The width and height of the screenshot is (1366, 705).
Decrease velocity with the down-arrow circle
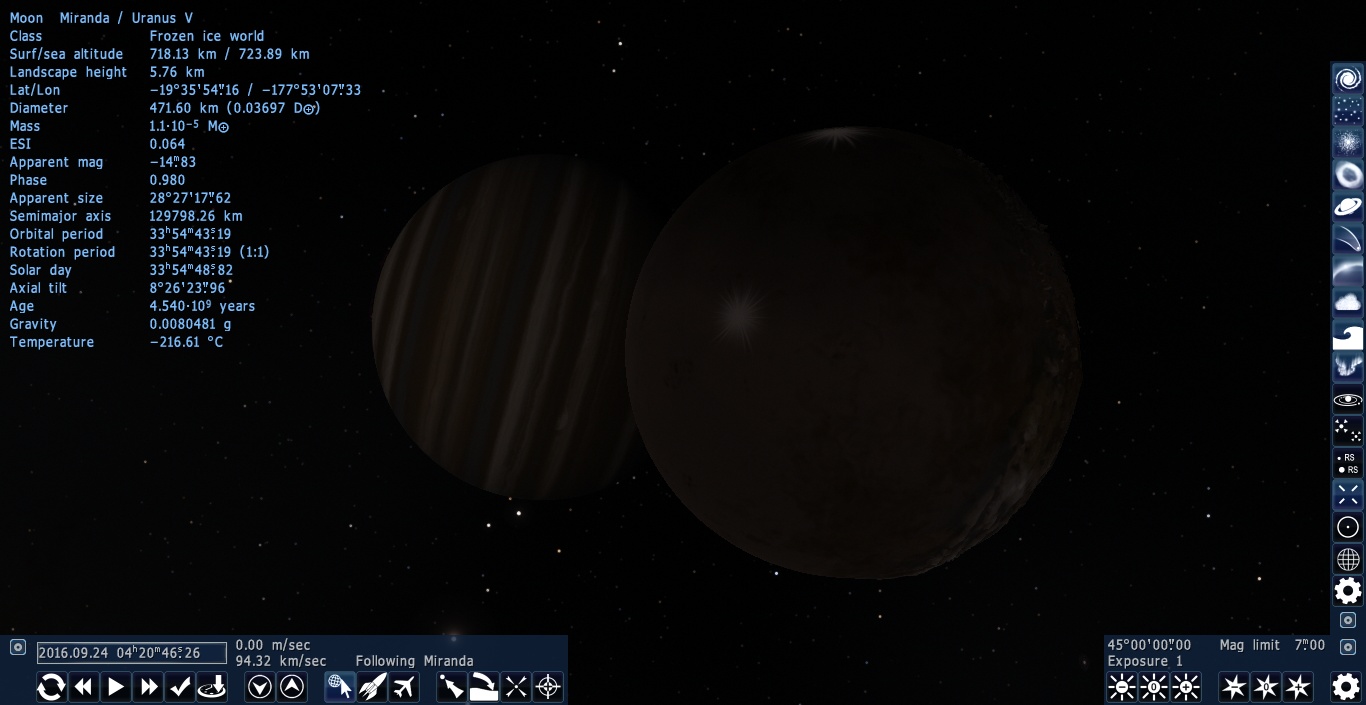[x=260, y=687]
